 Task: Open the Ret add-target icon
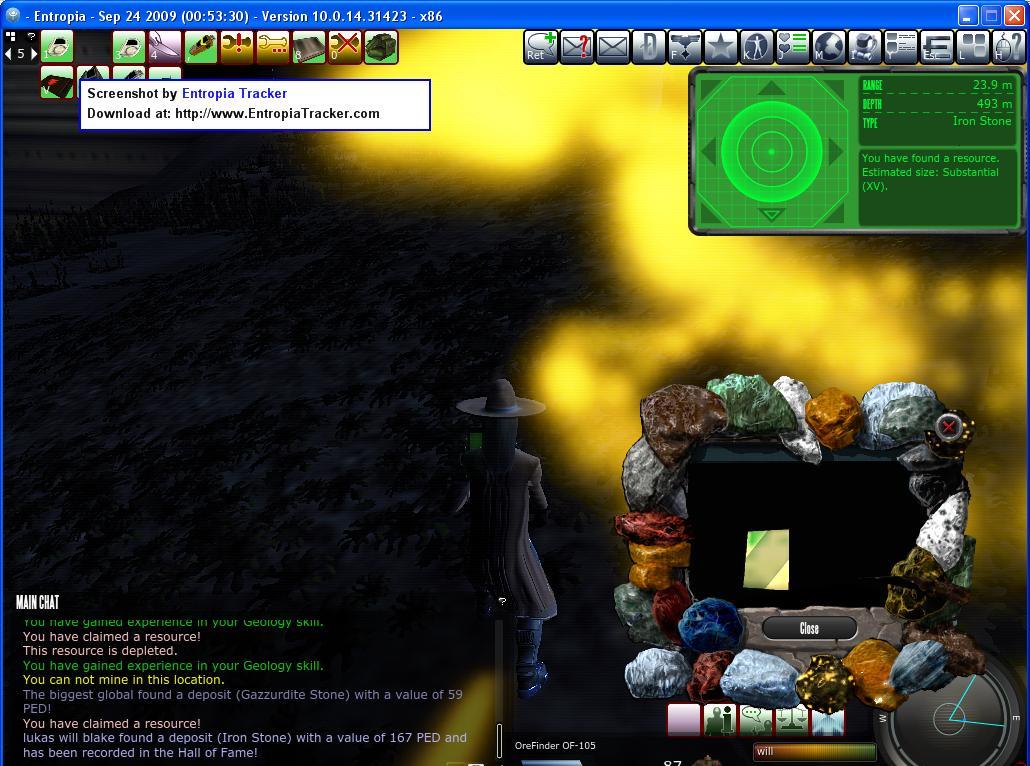pos(541,46)
